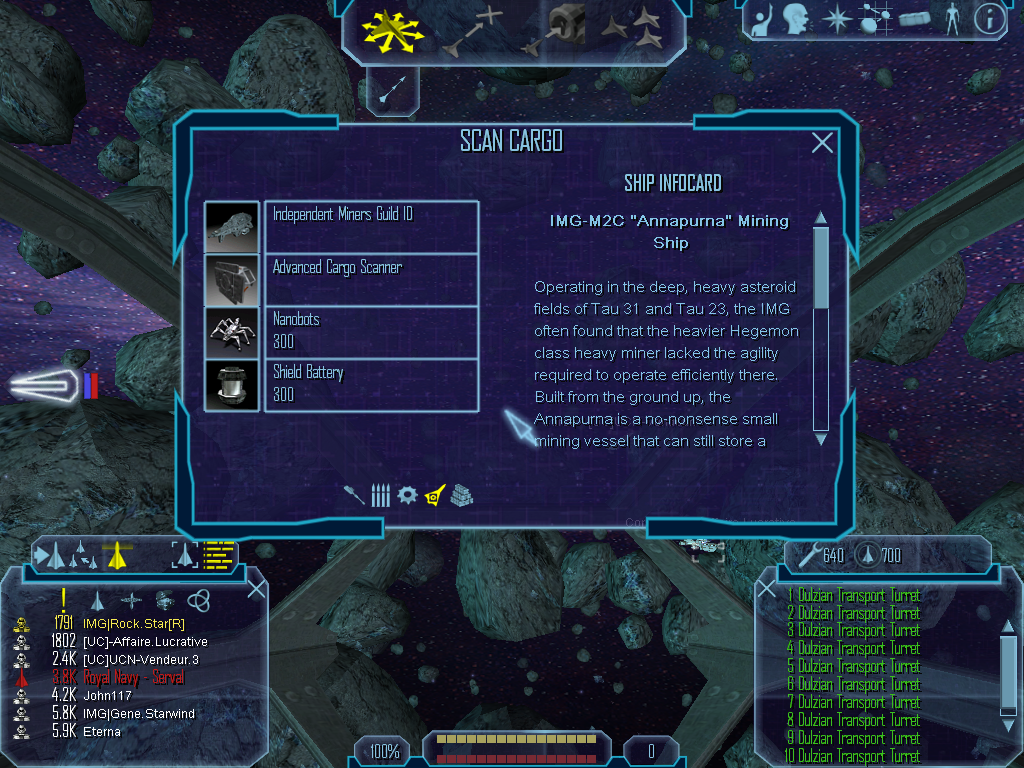
Task: Show the equipment filter (gear icon)
Action: 406,495
